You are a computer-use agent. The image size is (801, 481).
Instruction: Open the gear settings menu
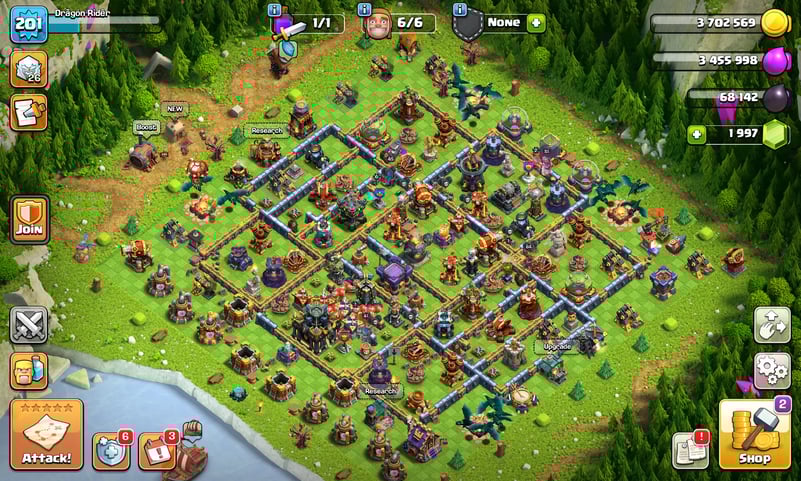tap(772, 370)
